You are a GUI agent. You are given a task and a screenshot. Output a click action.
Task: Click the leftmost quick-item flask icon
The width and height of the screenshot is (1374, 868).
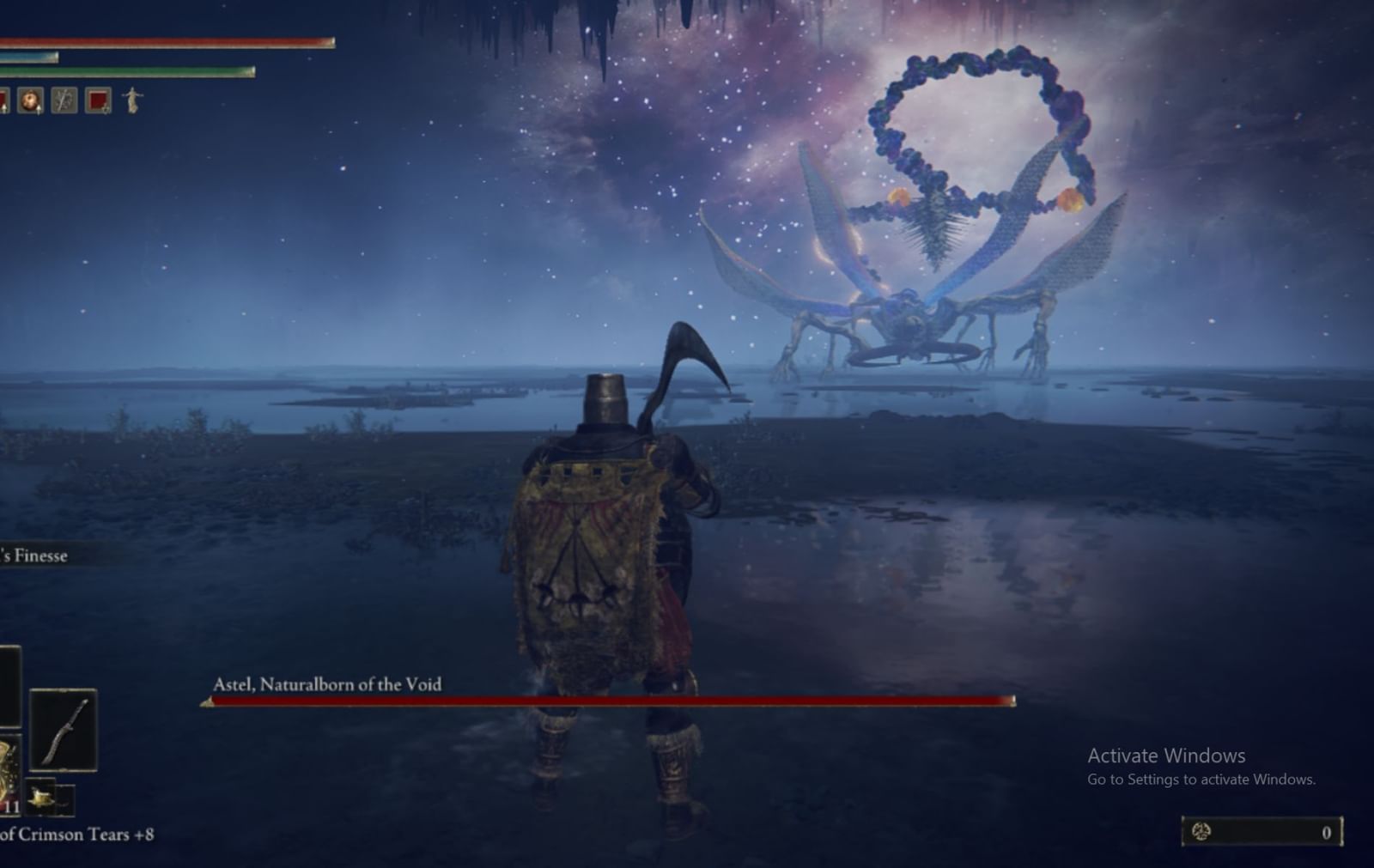pos(3,100)
